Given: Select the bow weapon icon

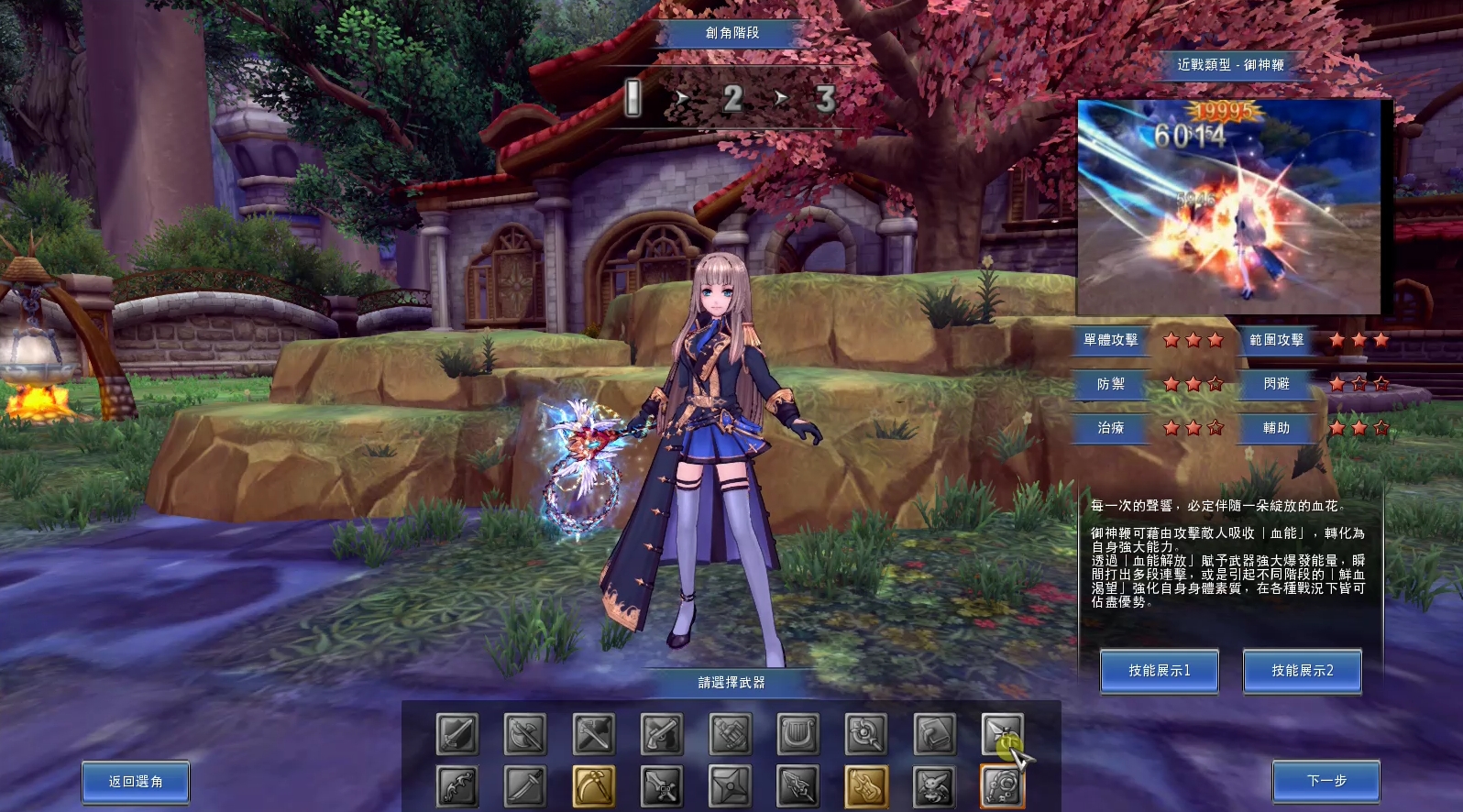Looking at the screenshot, I should coord(456,786).
